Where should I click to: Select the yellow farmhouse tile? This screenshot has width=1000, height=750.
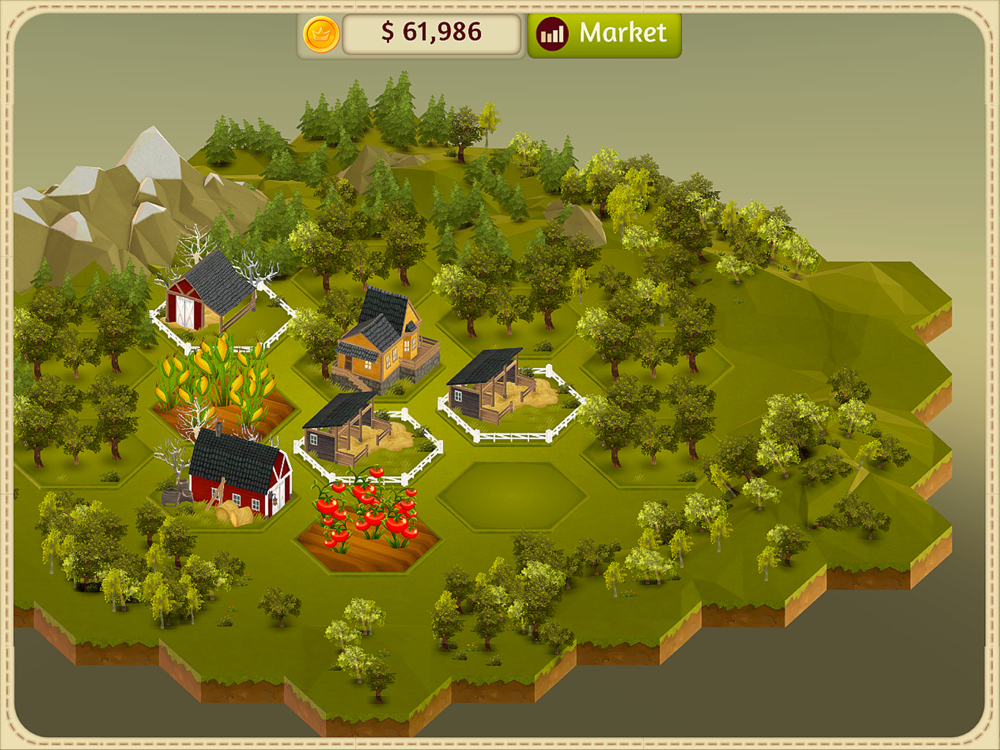pyautogui.click(x=385, y=340)
